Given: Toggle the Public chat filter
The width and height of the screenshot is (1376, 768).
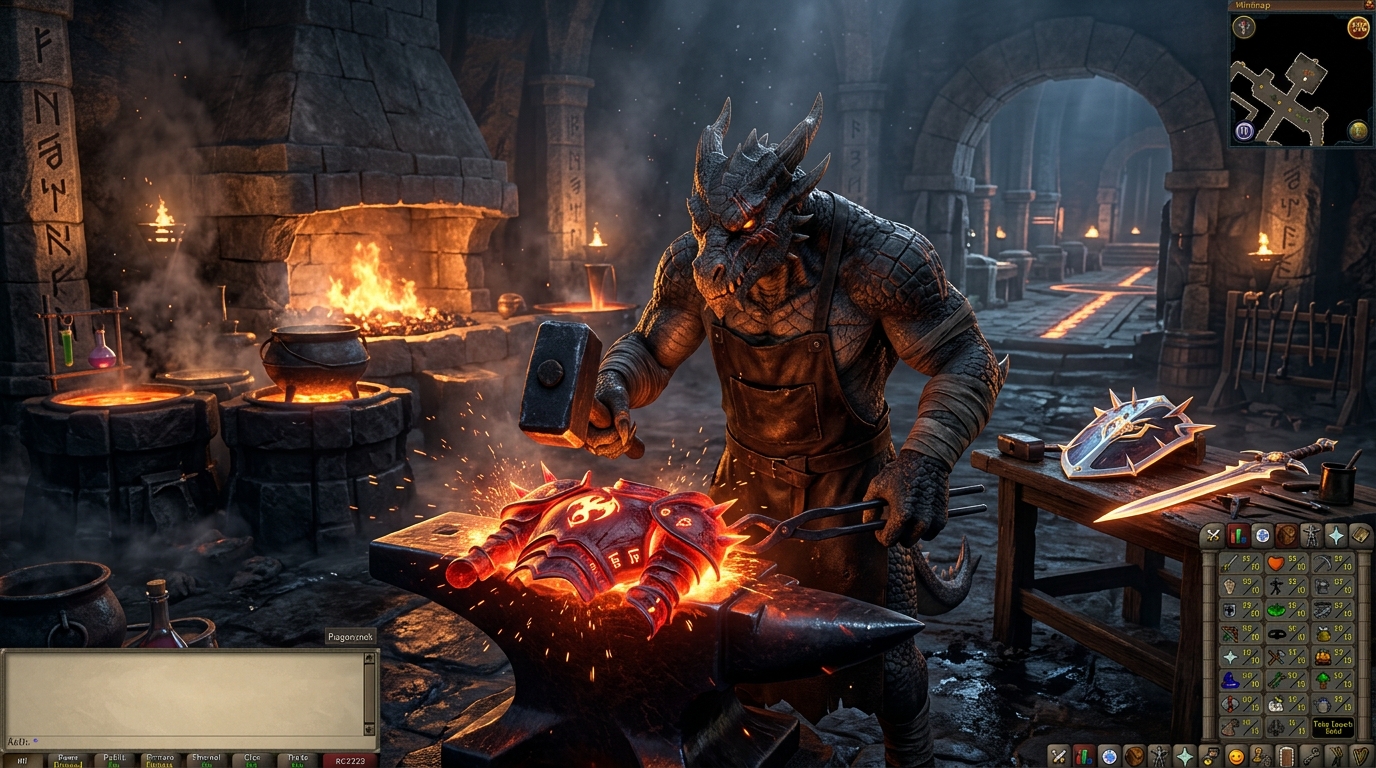Looking at the screenshot, I should (114, 760).
